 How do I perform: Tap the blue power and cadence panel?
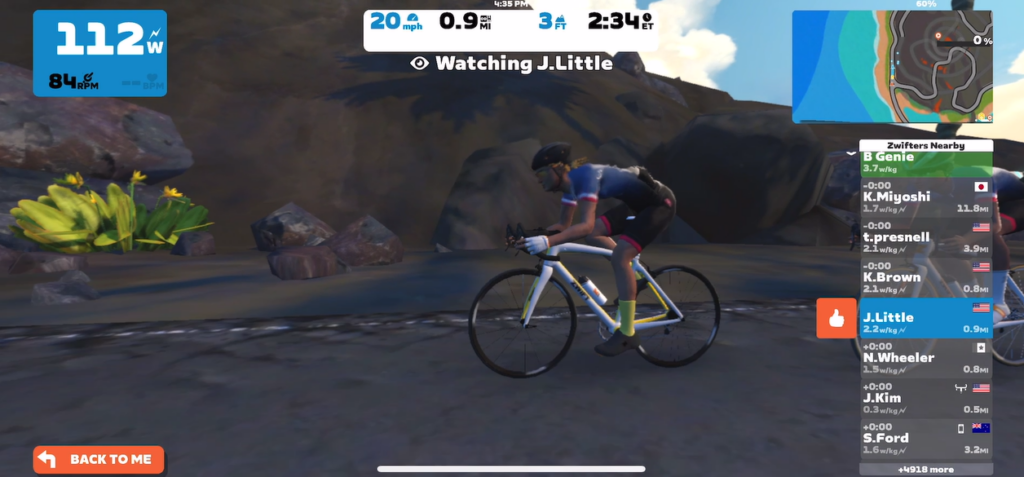pyautogui.click(x=100, y=53)
